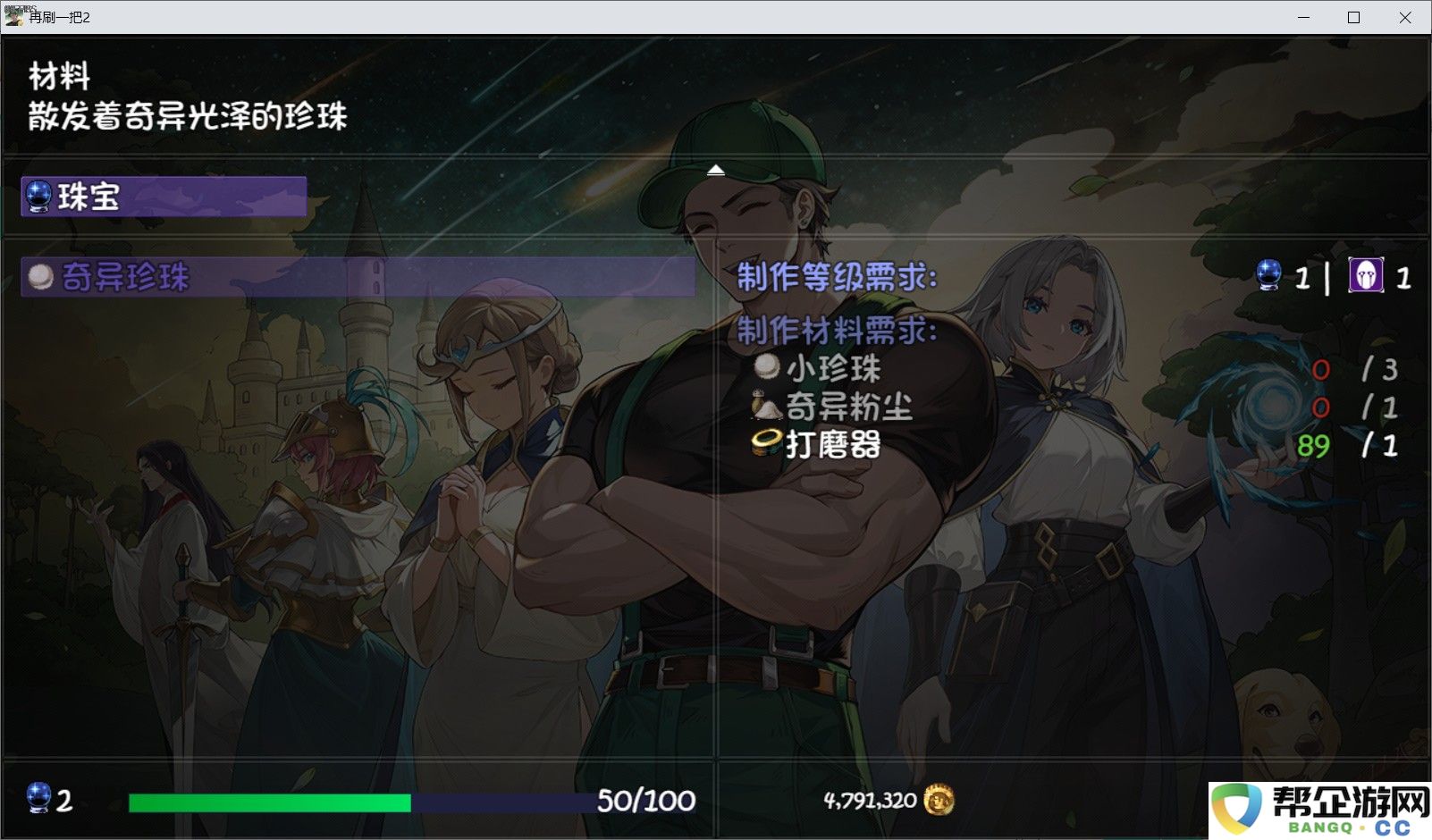The height and width of the screenshot is (840, 1432).
Task: Switch to the 材料 section
Action: click(x=59, y=77)
